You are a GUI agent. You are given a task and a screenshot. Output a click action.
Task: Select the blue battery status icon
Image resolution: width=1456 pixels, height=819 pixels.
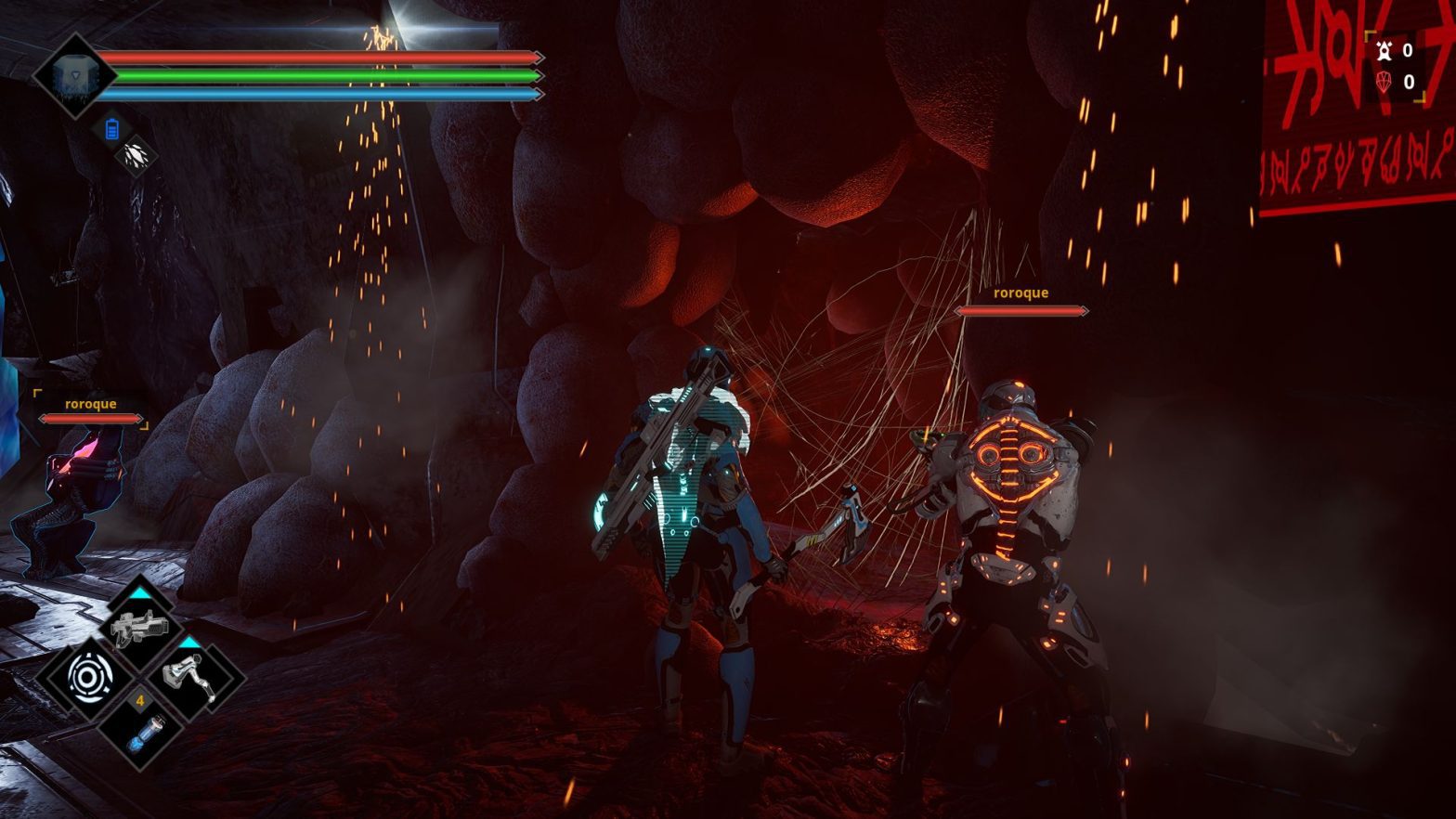pos(112,129)
